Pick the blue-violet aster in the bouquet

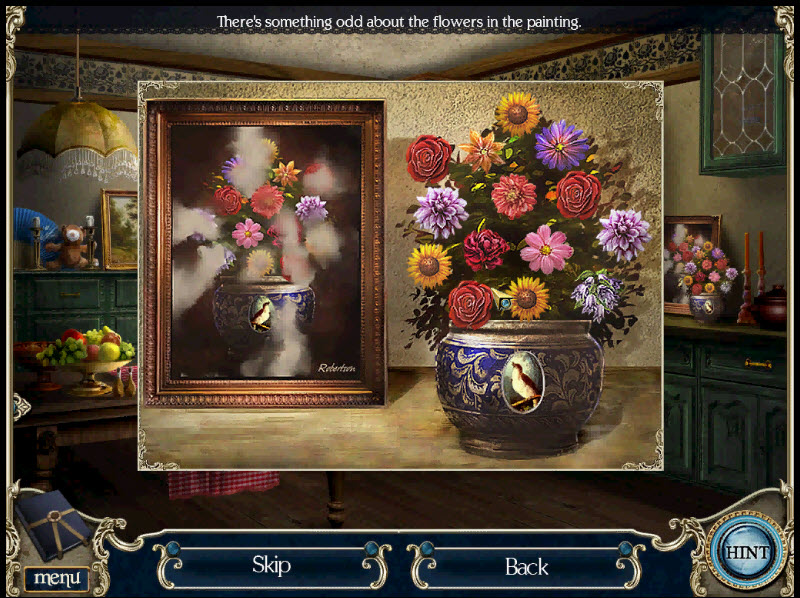(x=561, y=145)
